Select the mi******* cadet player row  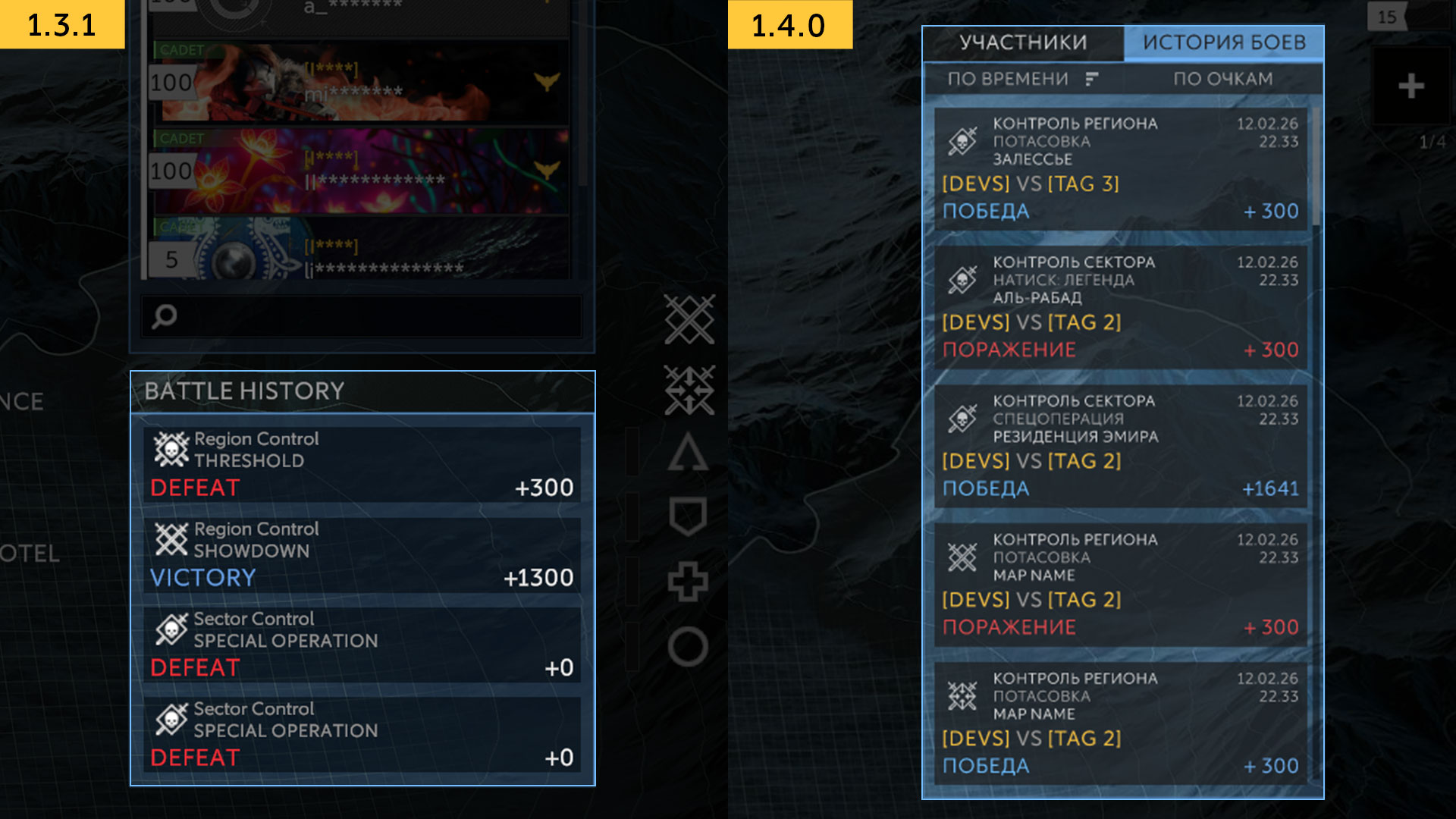362,83
